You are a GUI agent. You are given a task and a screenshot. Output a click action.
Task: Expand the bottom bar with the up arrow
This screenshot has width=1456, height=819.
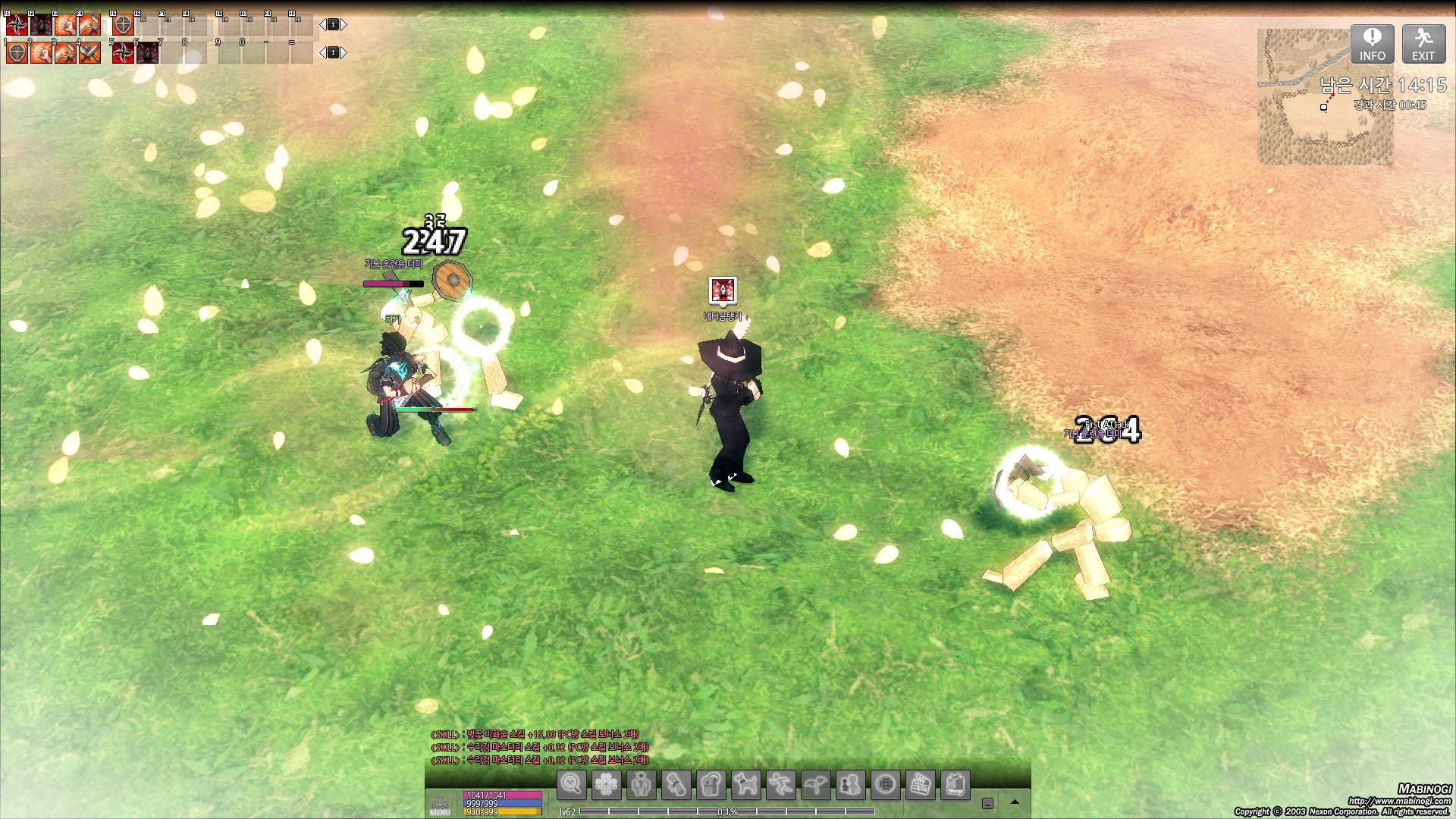pyautogui.click(x=1015, y=802)
